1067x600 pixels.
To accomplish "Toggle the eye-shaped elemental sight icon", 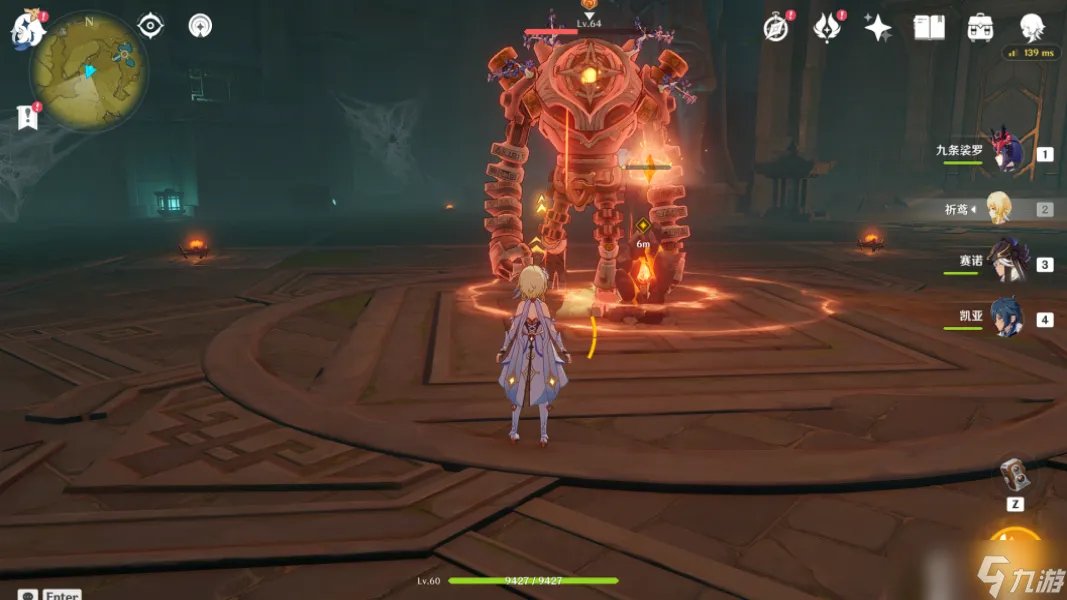I will tap(150, 26).
